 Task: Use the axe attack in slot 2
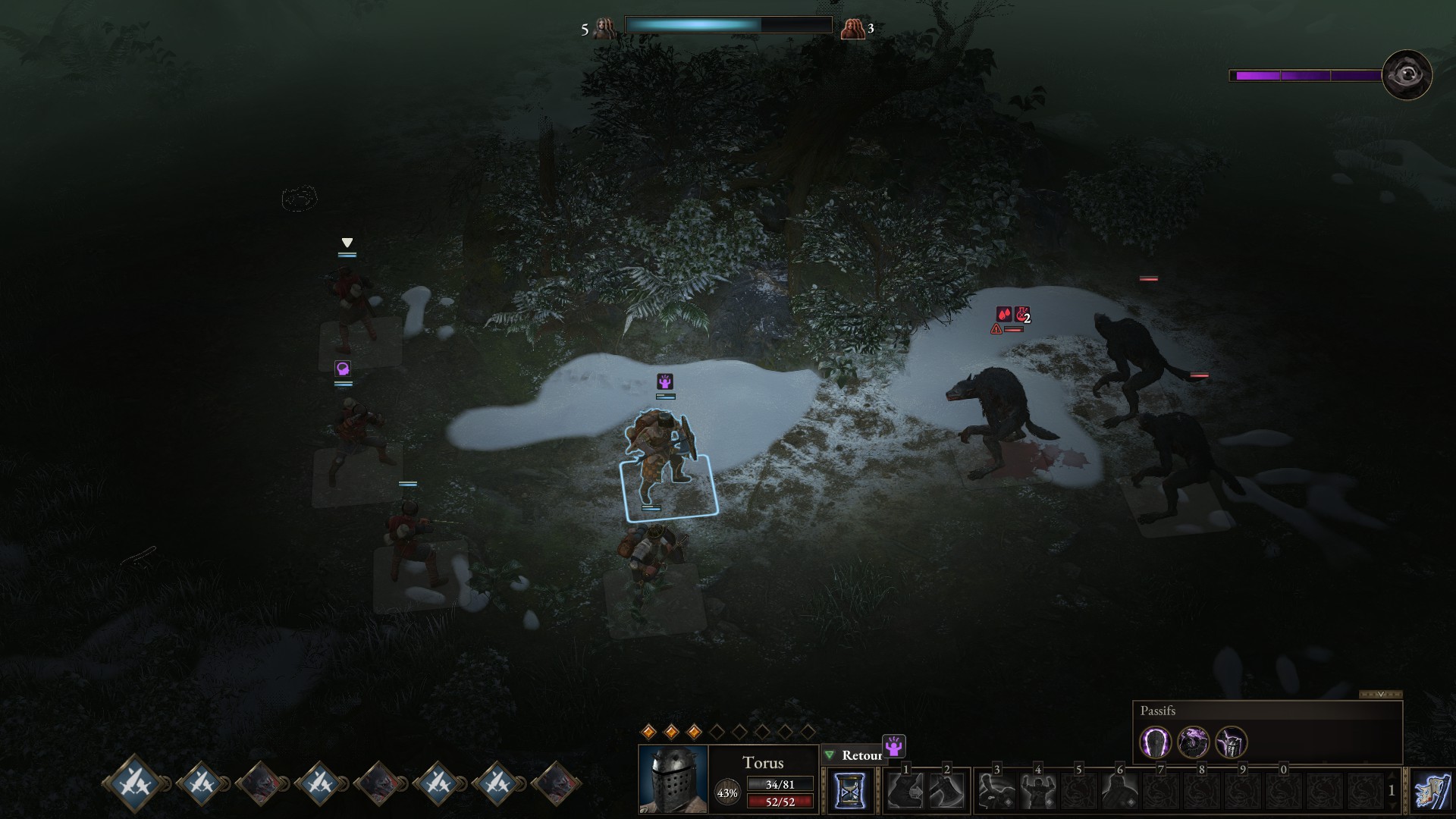pos(945,790)
